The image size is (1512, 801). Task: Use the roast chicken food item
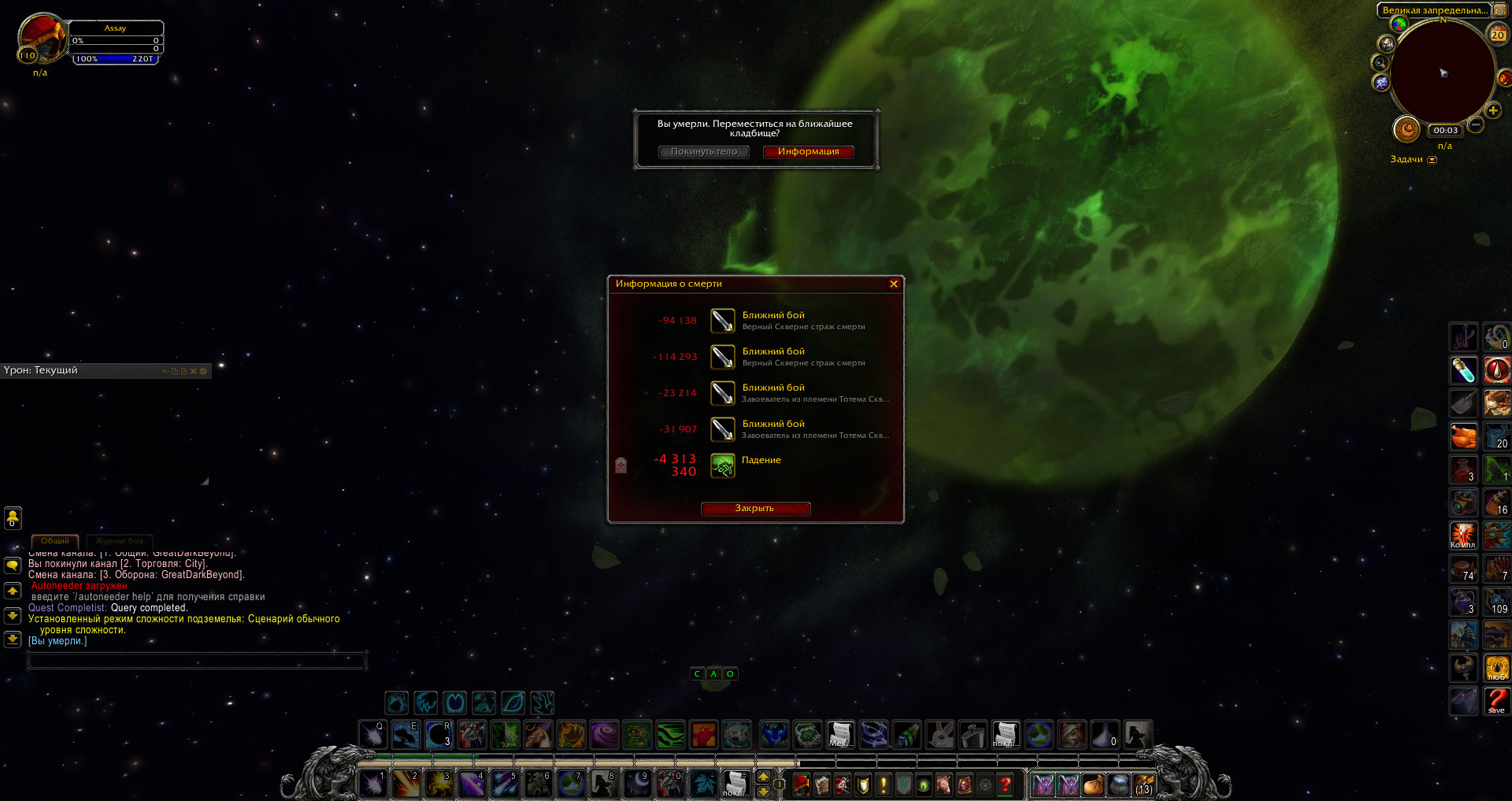[x=1463, y=436]
